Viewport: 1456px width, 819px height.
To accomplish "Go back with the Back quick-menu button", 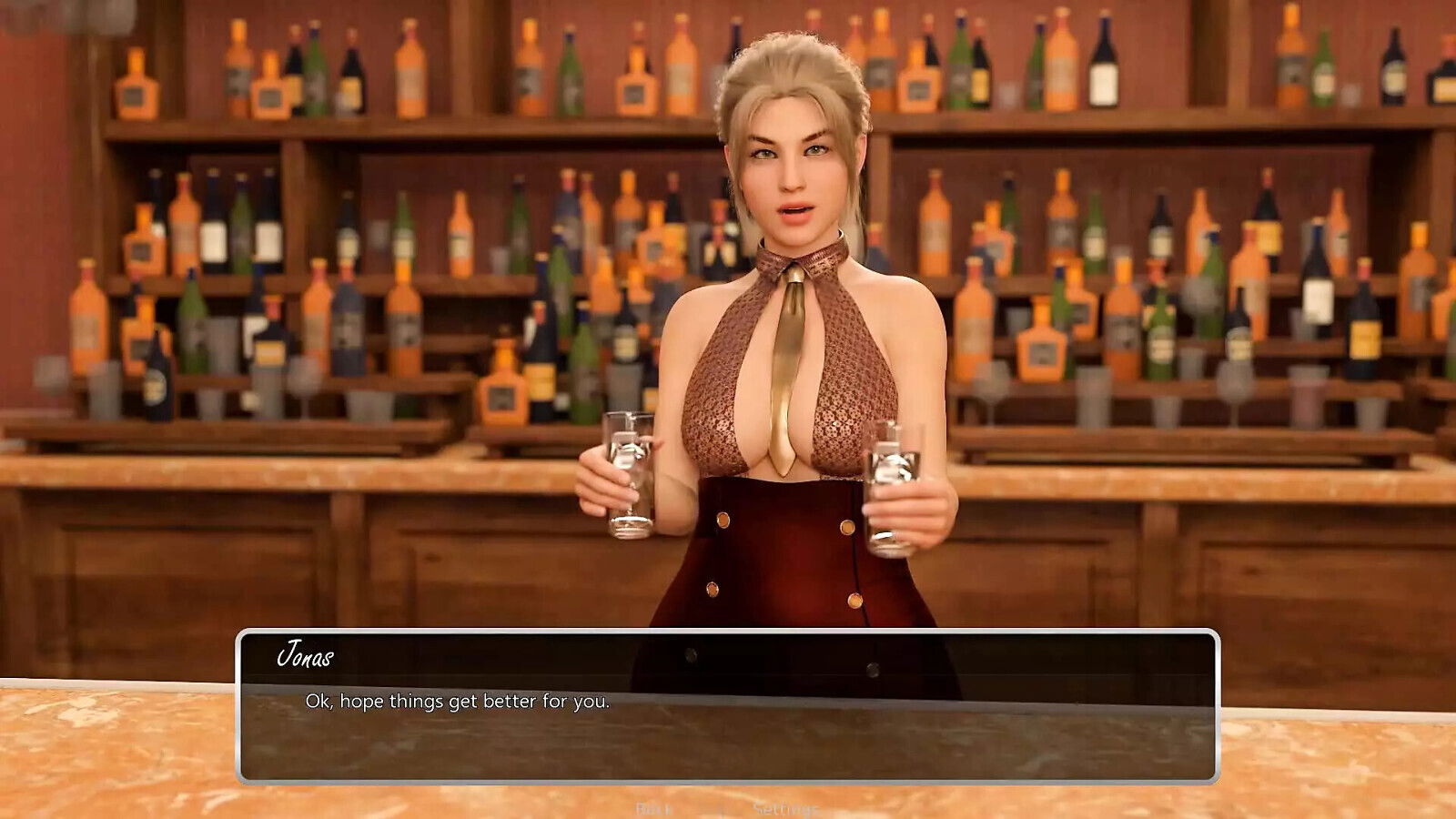I will pos(653,809).
